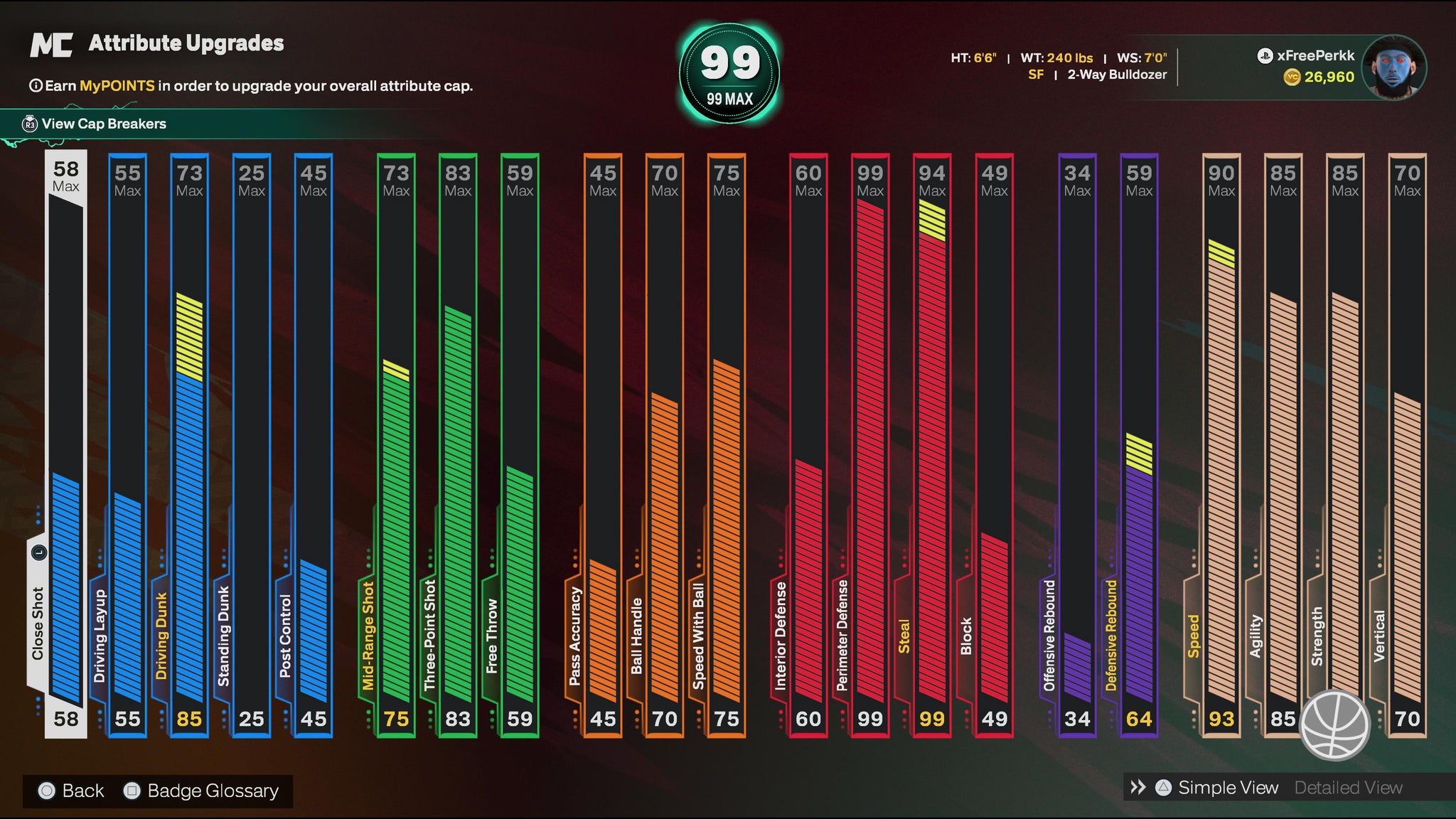Go Back from Attribute Upgrades
This screenshot has width=1456, height=819.
coord(82,791)
